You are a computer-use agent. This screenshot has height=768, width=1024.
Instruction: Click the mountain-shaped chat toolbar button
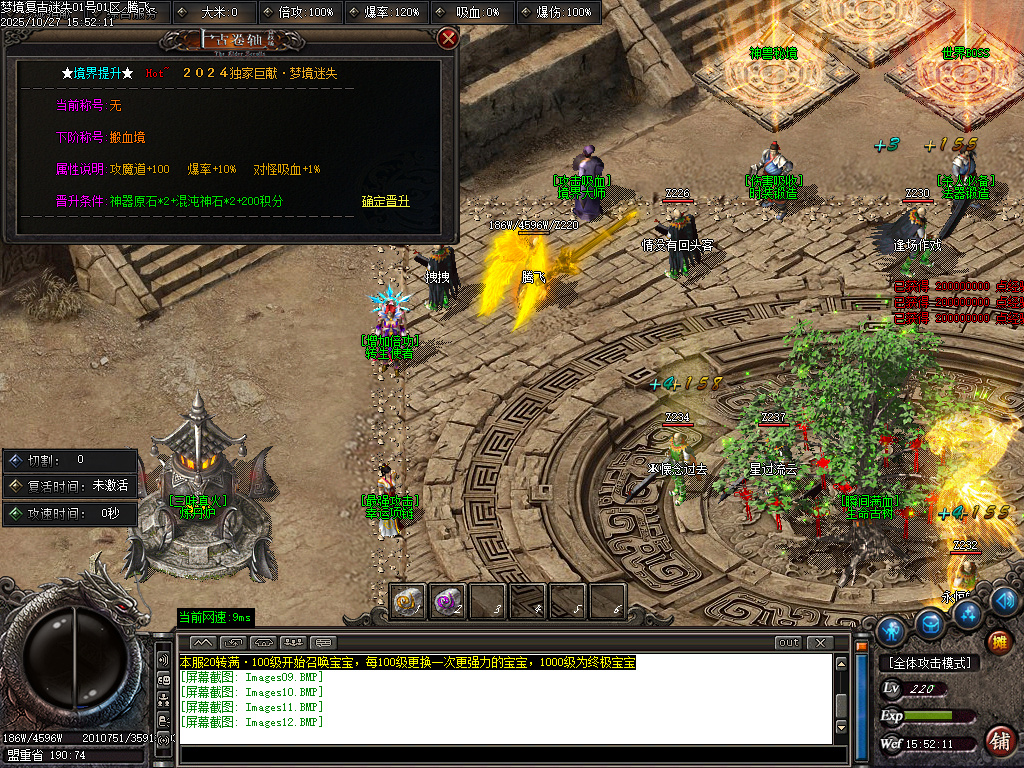pos(203,642)
